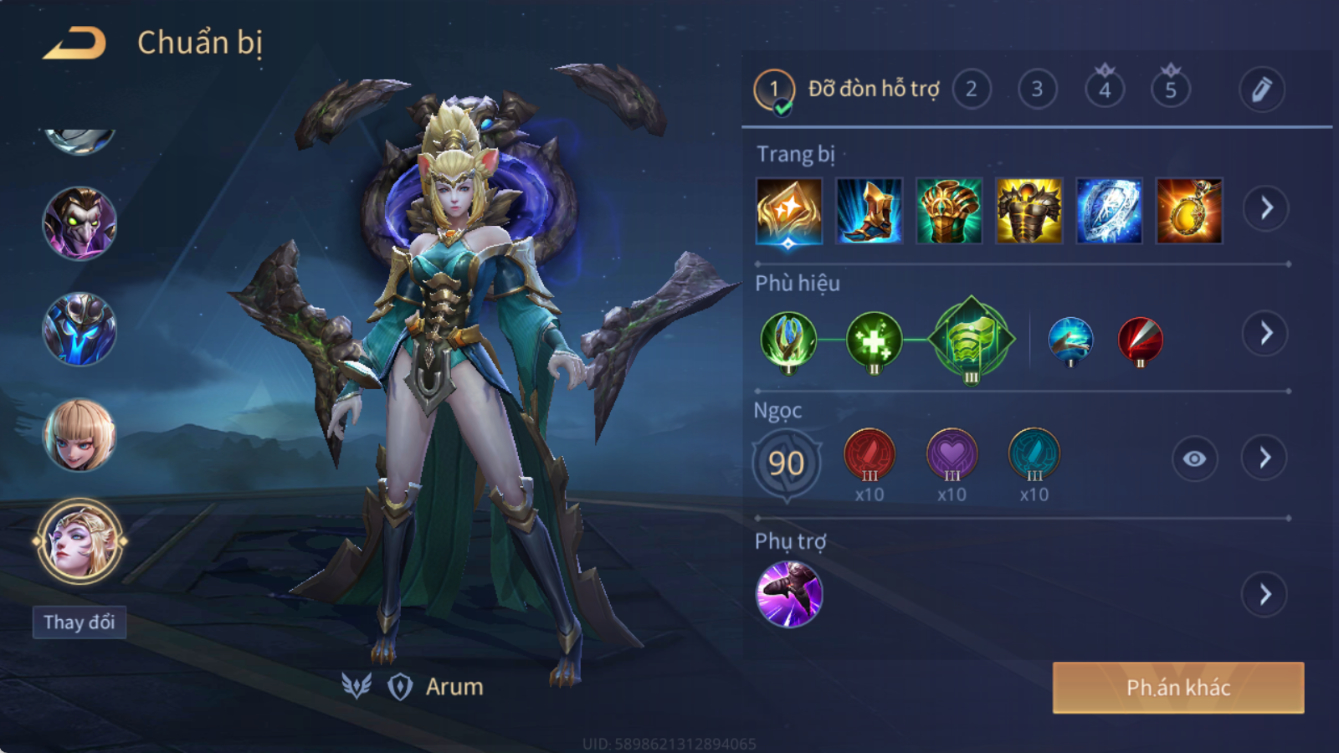Show rune details with eye icon
The height and width of the screenshot is (753, 1339).
pyautogui.click(x=1194, y=459)
